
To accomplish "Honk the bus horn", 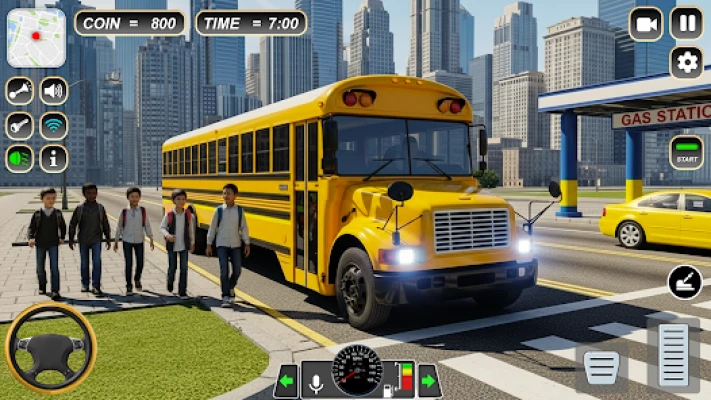I will coord(20,92).
